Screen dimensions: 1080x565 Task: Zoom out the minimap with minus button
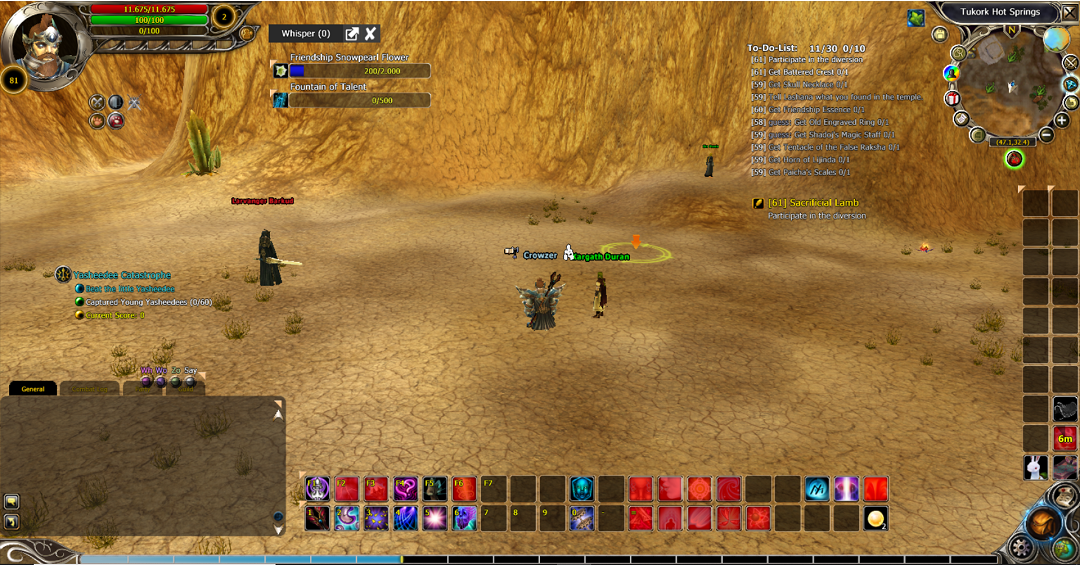[x=1047, y=134]
